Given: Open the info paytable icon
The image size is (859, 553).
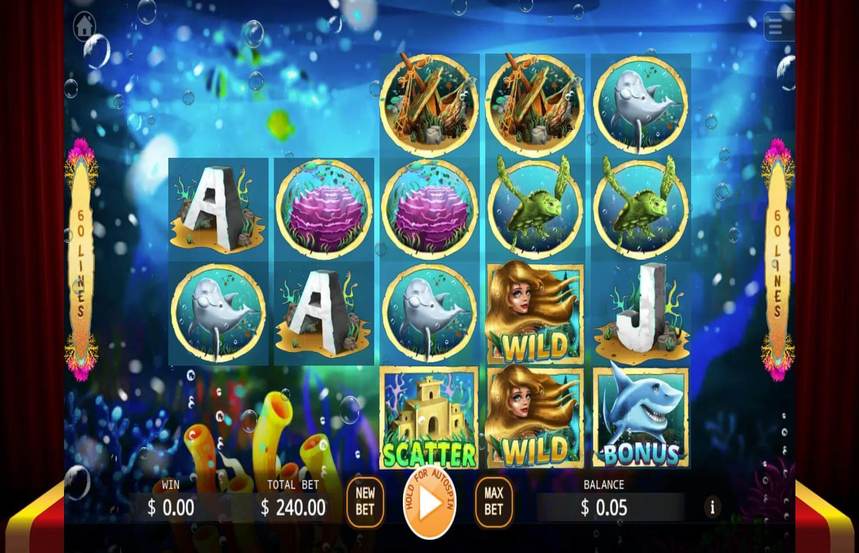Looking at the screenshot, I should point(713,507).
